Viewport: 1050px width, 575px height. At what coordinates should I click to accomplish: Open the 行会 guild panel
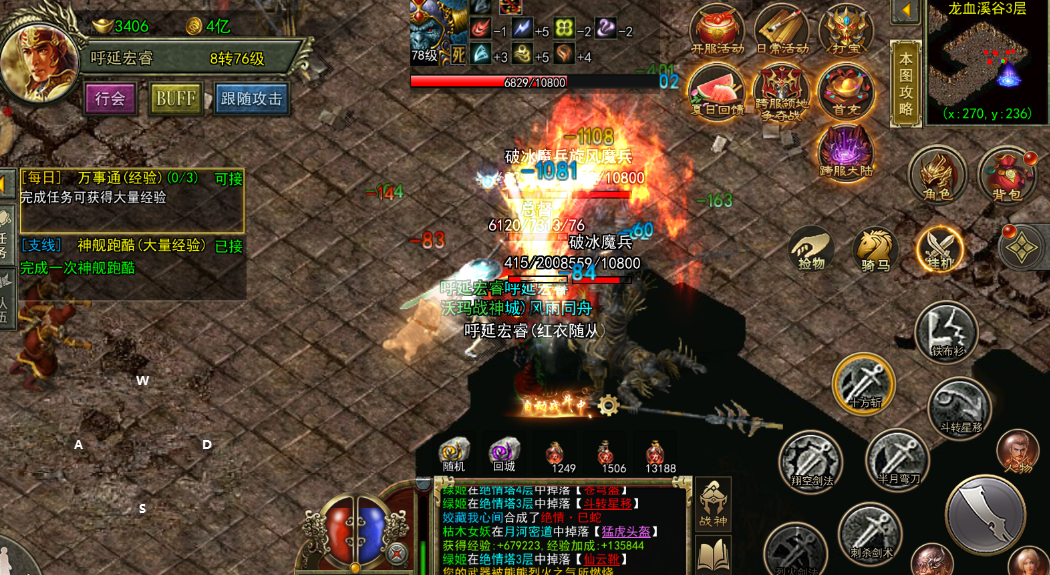[110, 98]
